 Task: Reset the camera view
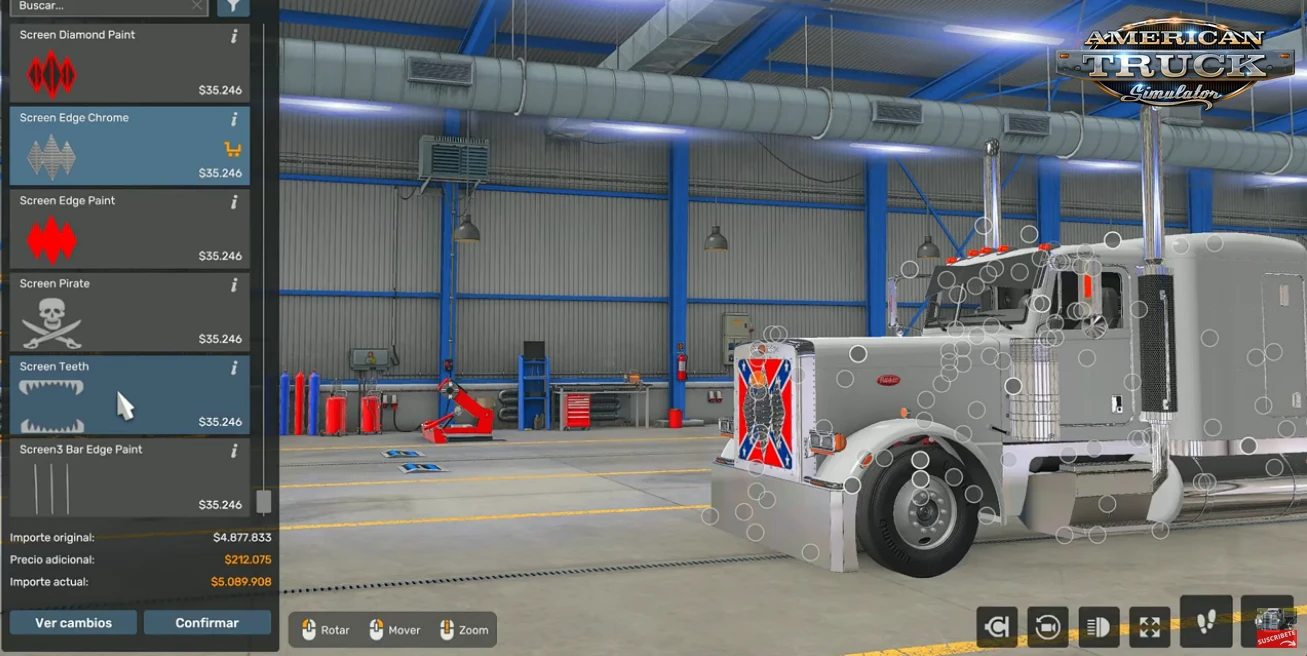(1048, 627)
